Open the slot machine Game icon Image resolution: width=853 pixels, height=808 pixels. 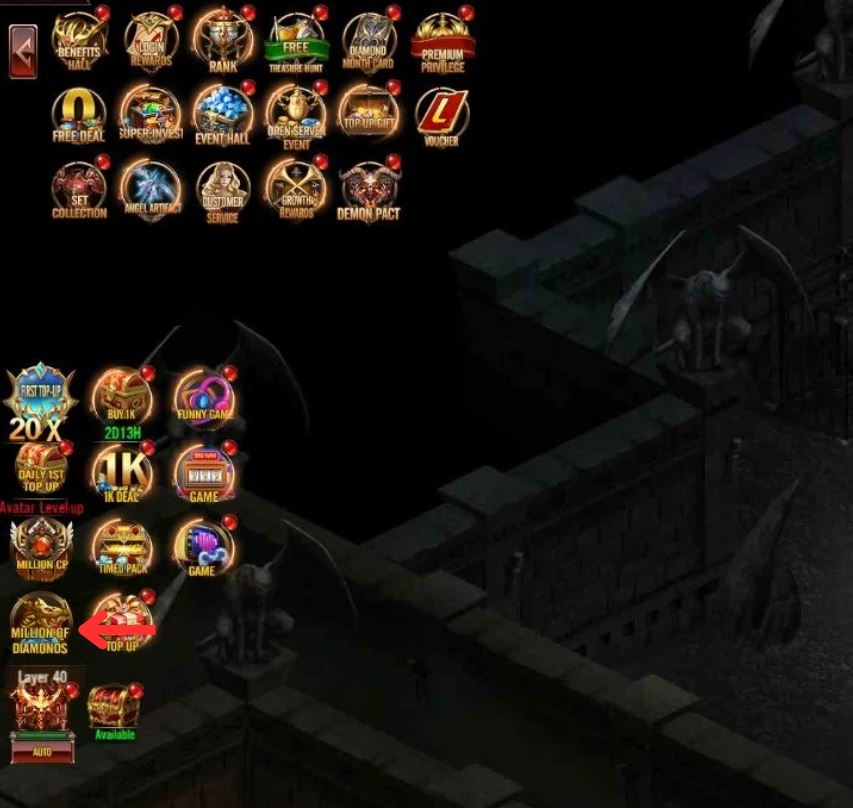tap(204, 474)
